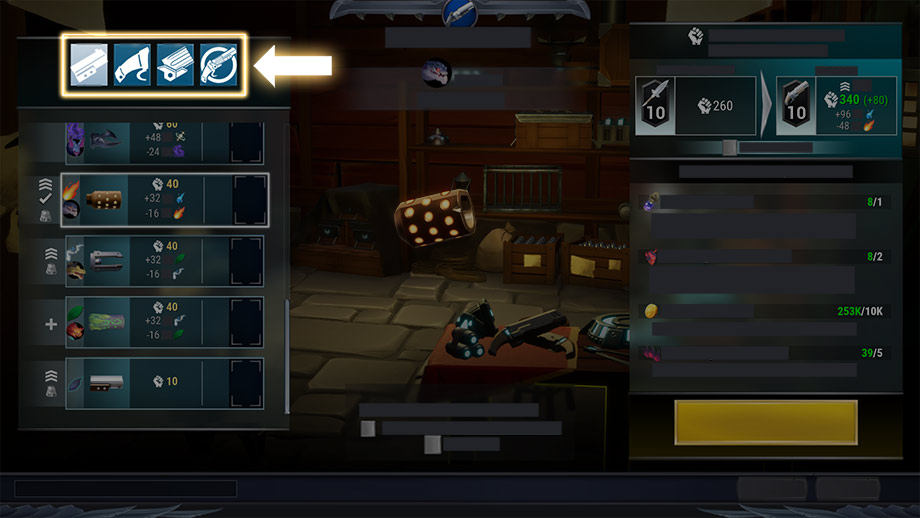Choose the full weapon overview tab
Image resolution: width=920 pixels, height=518 pixels.
pos(218,66)
